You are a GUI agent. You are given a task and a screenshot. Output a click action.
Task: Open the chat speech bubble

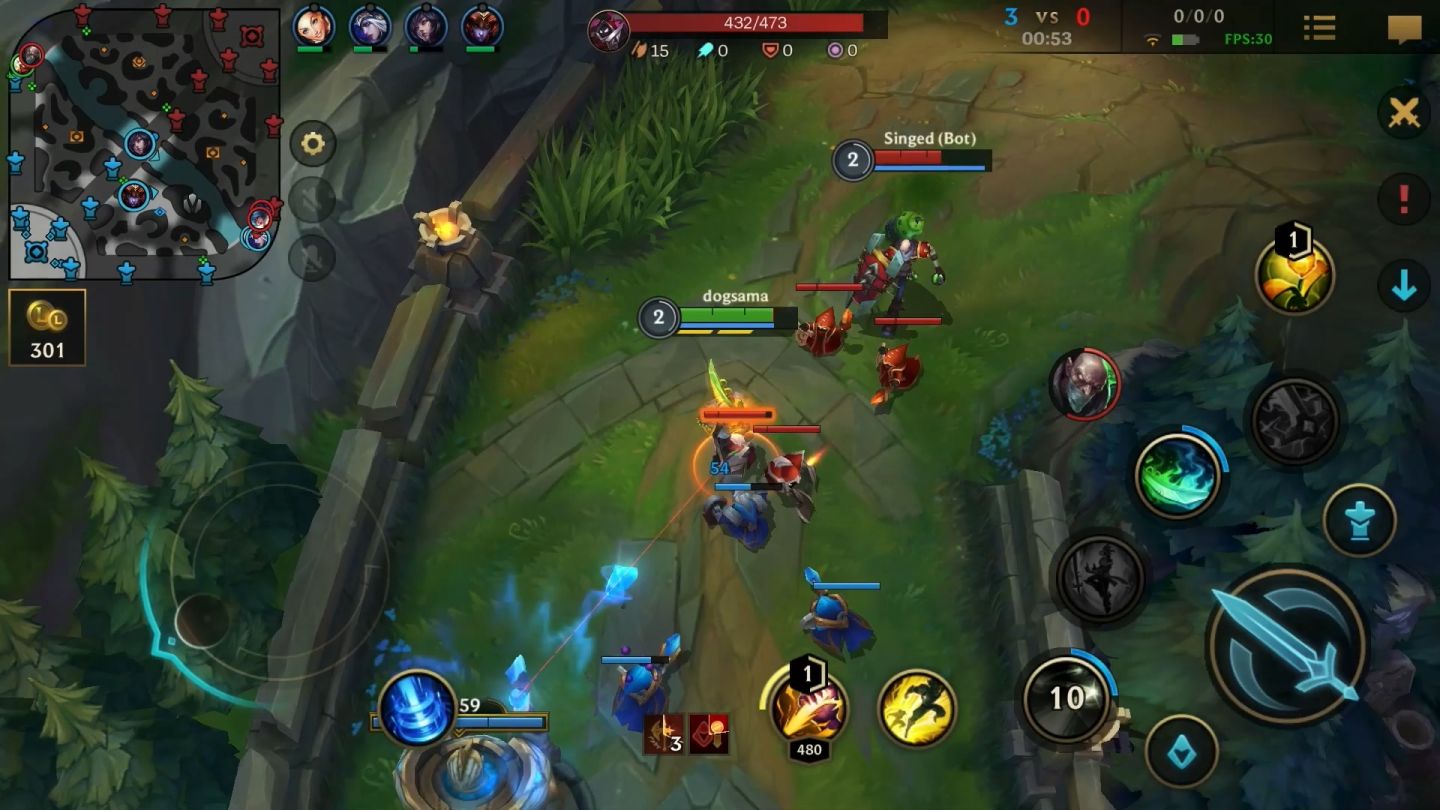pyautogui.click(x=1404, y=29)
